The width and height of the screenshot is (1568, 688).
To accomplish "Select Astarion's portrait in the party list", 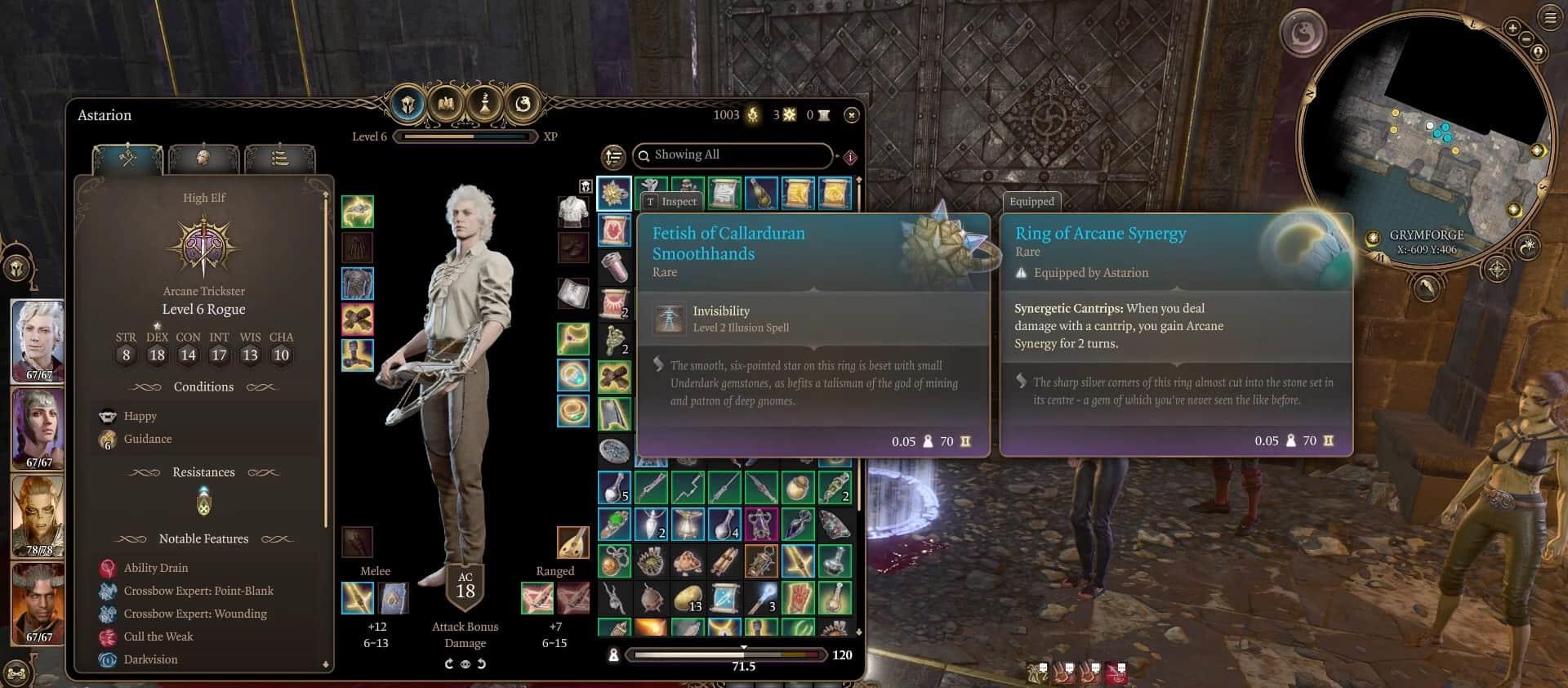I will tap(38, 338).
